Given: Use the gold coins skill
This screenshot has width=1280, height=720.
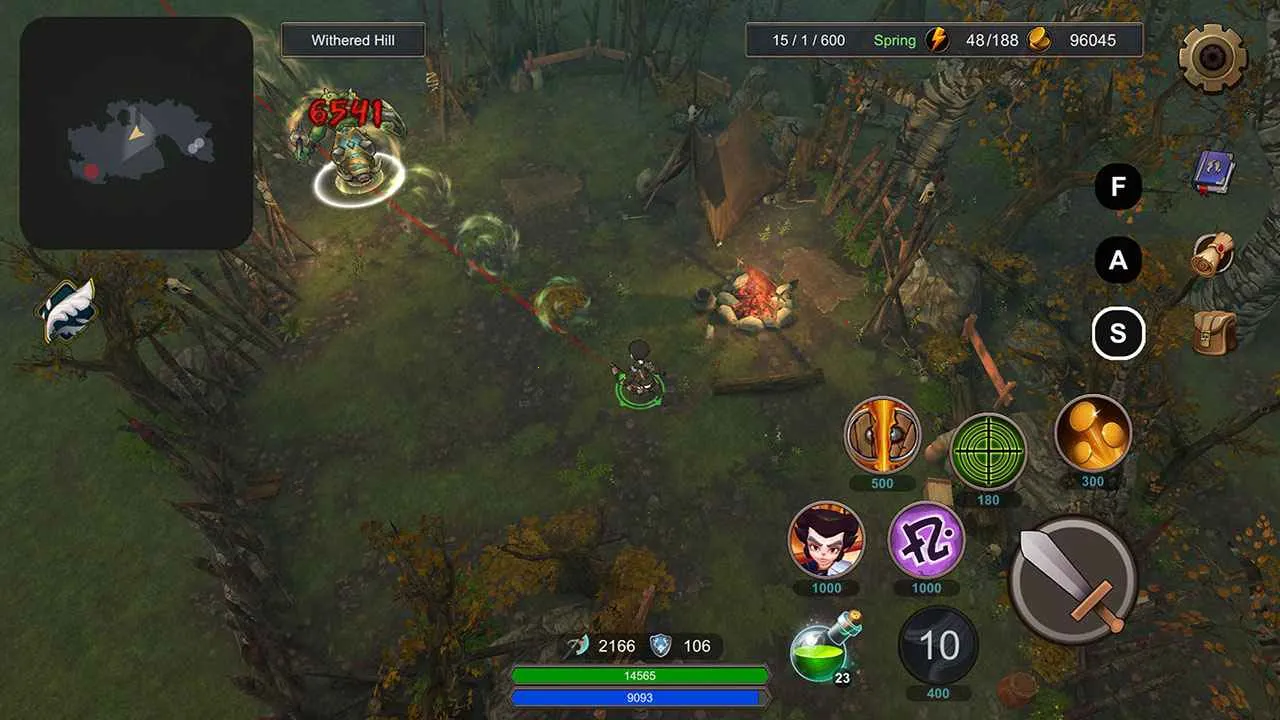Looking at the screenshot, I should click(1093, 433).
